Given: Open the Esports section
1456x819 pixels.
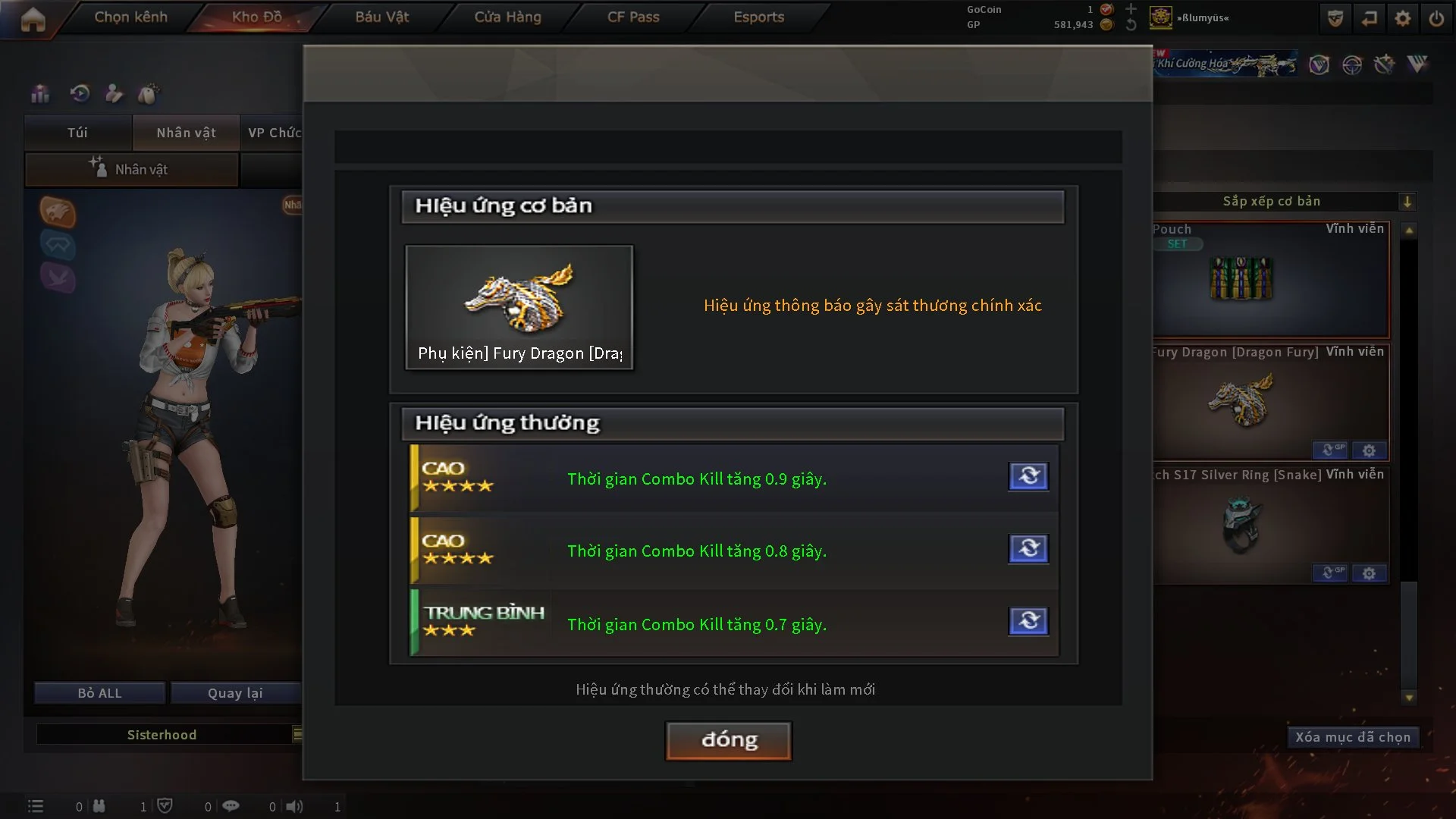Looking at the screenshot, I should click(x=758, y=17).
